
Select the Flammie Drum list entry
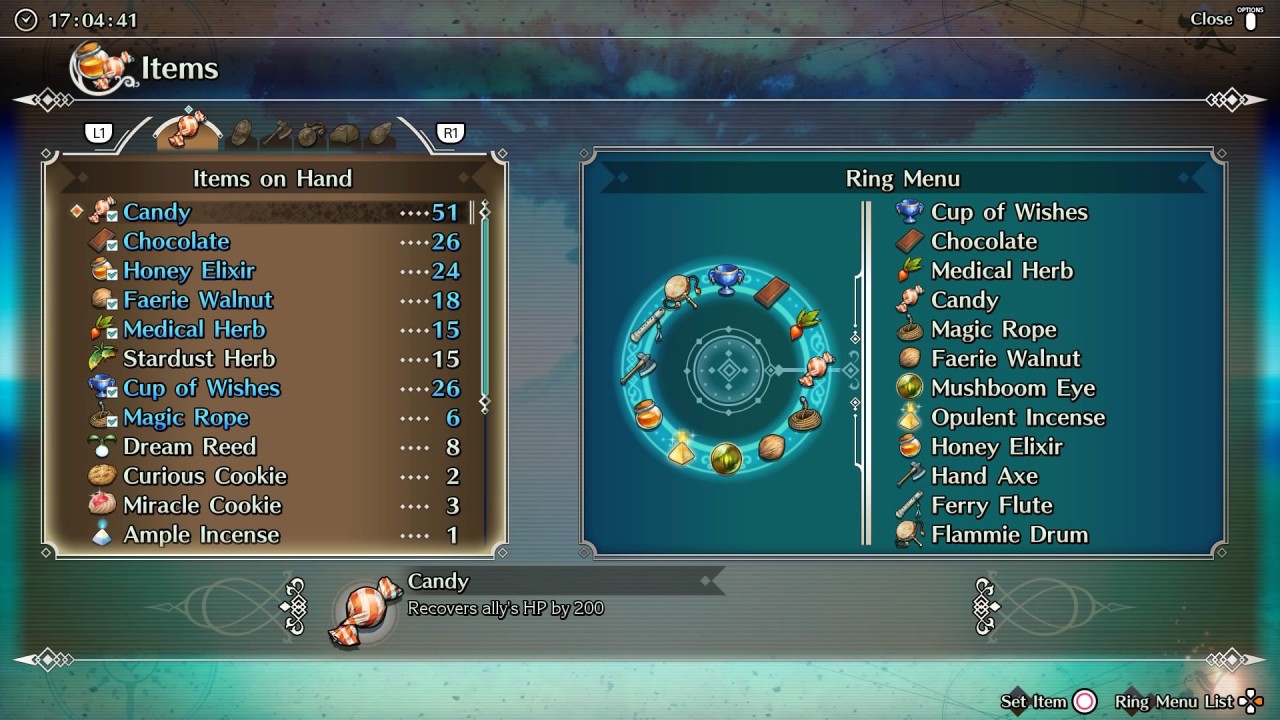click(x=1008, y=535)
